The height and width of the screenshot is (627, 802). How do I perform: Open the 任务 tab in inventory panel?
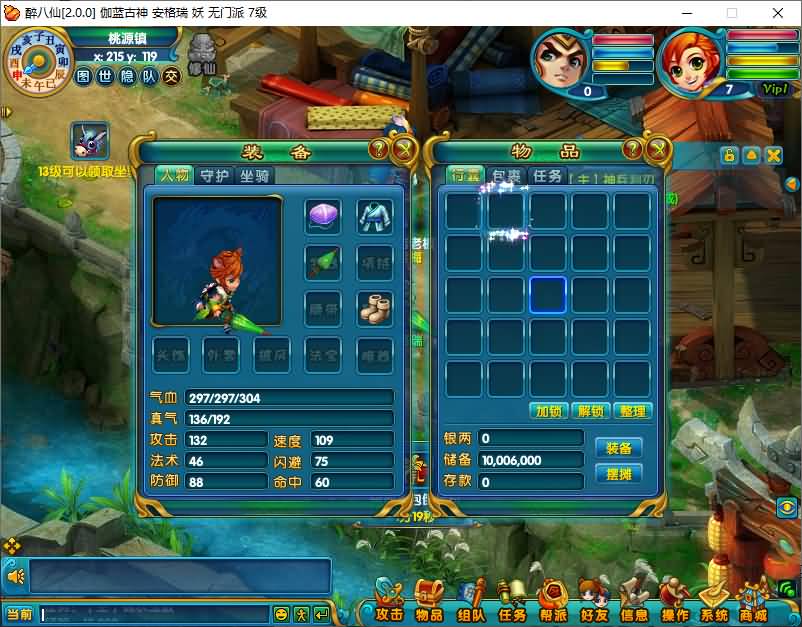click(547, 175)
